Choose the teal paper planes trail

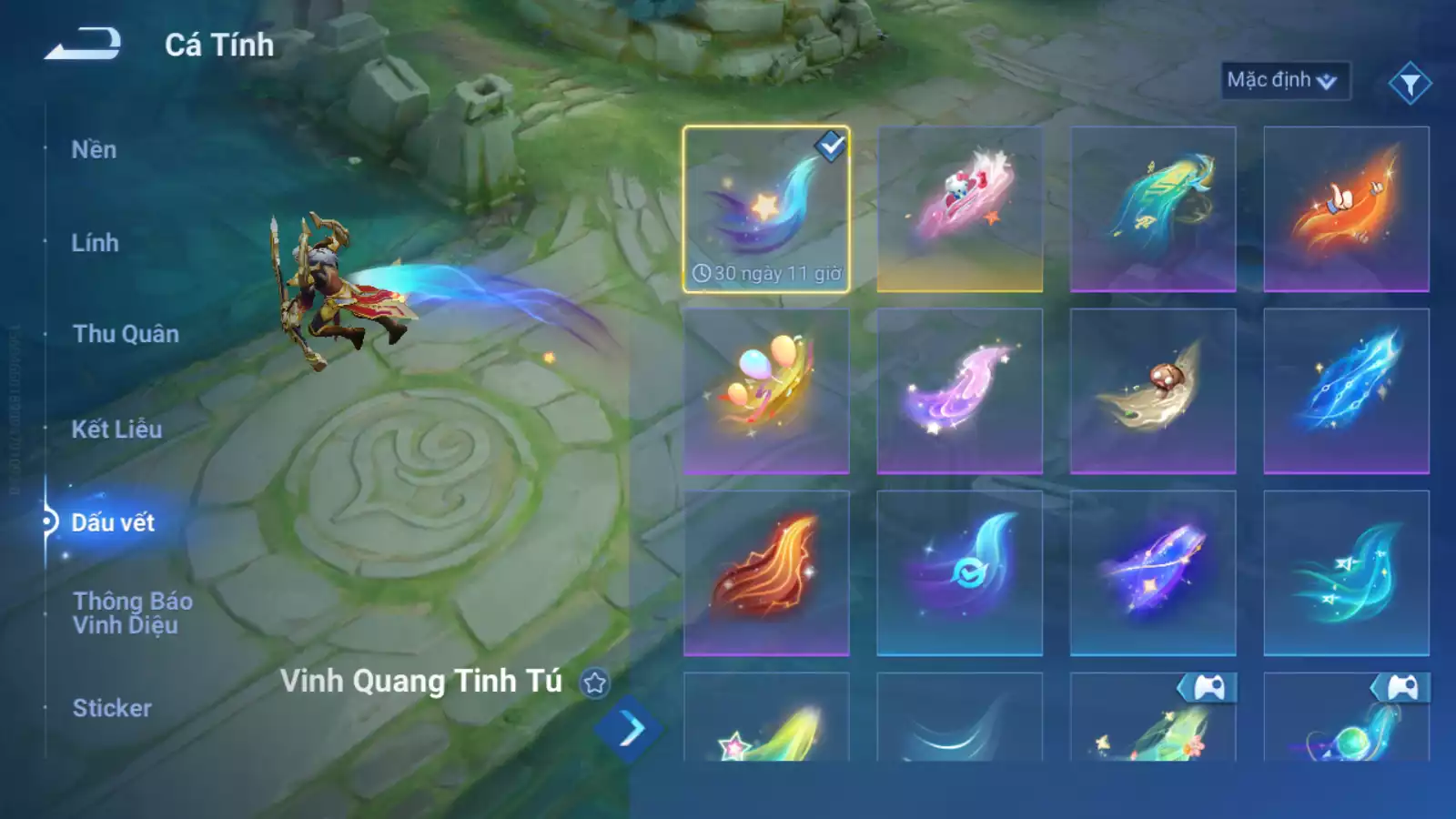point(1346,573)
